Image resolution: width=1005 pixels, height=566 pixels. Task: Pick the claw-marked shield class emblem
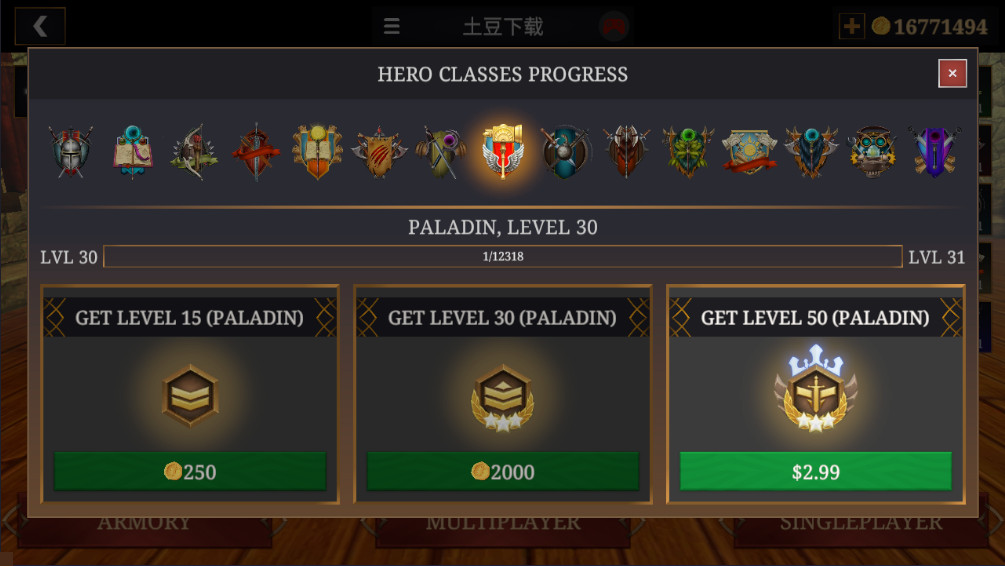coord(379,152)
